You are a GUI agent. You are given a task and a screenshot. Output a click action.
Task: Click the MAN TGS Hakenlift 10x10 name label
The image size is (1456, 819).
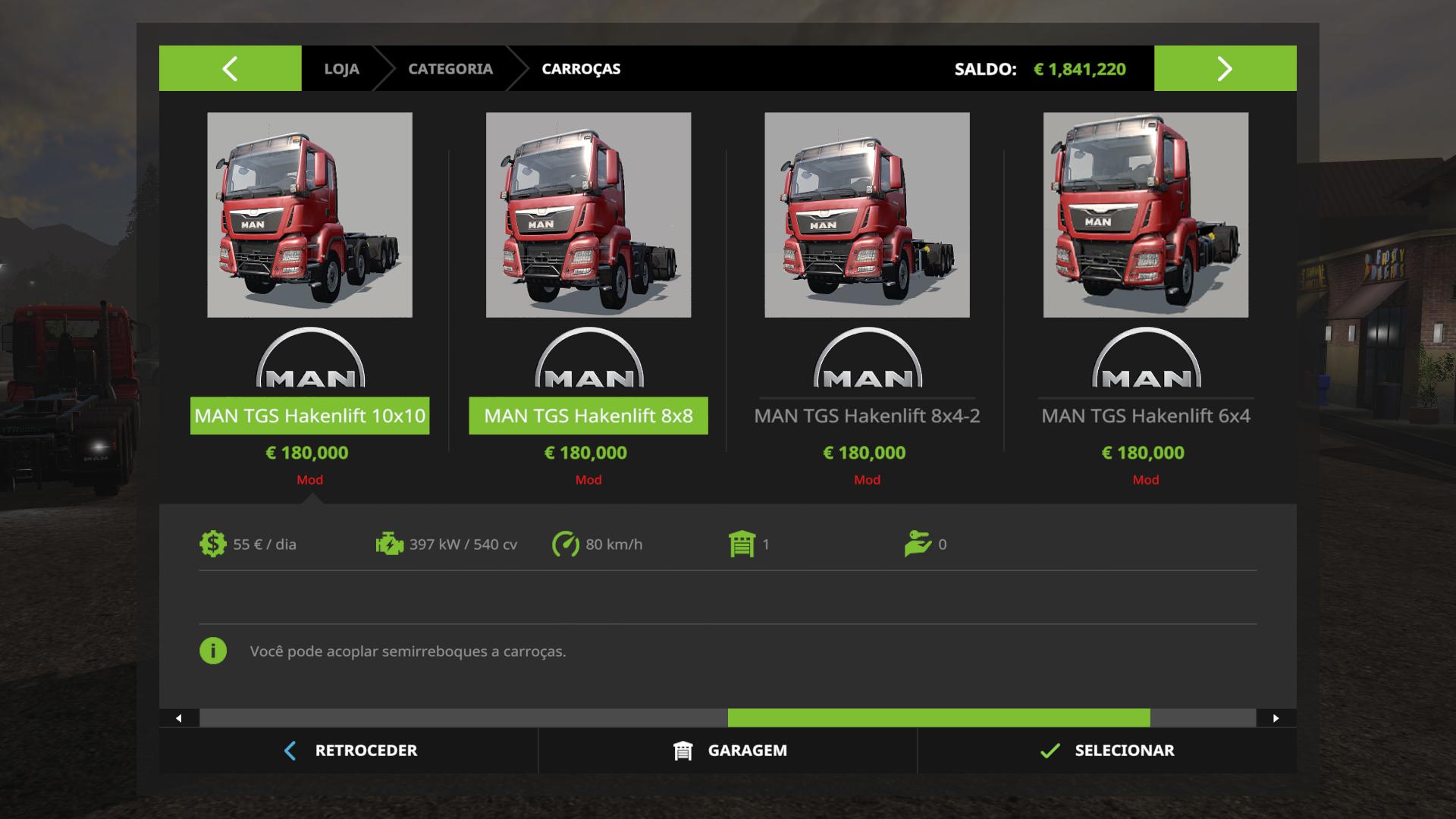(309, 416)
